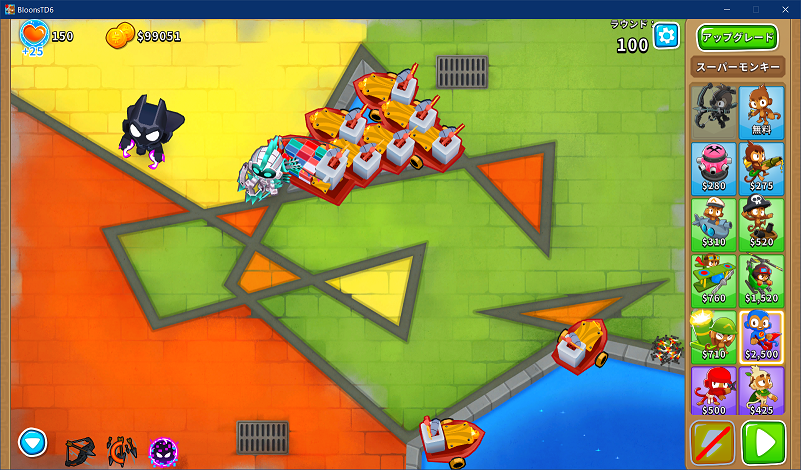Viewport: 801px width, 470px height.
Task: Activate the crossbow ability icon
Action: 78,452
